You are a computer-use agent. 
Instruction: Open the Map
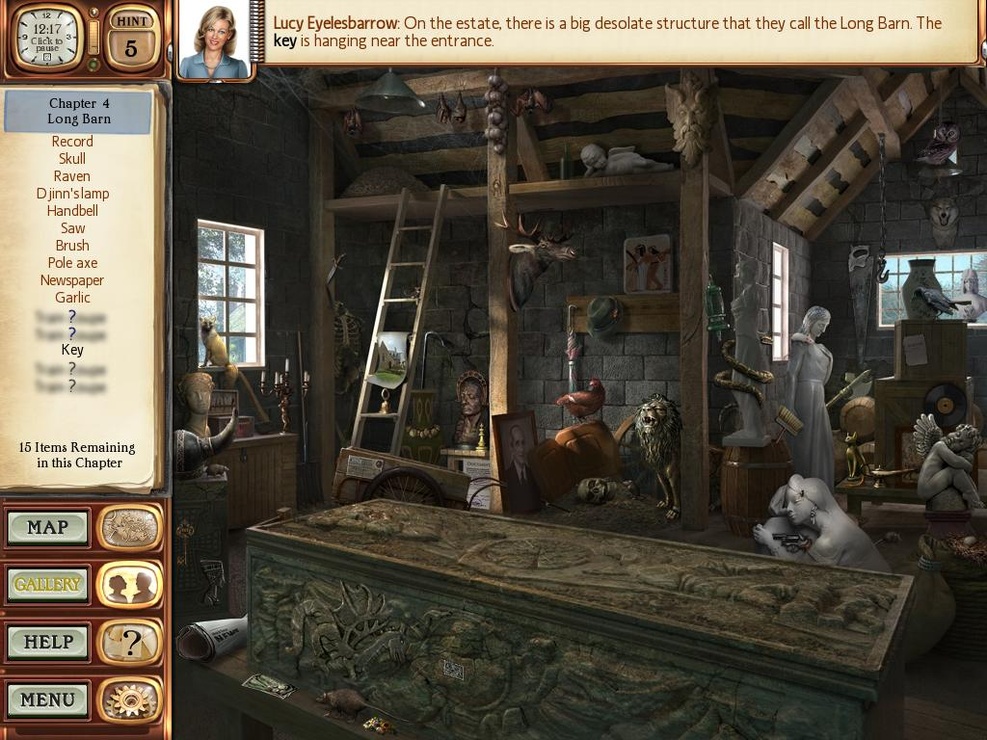[48, 528]
